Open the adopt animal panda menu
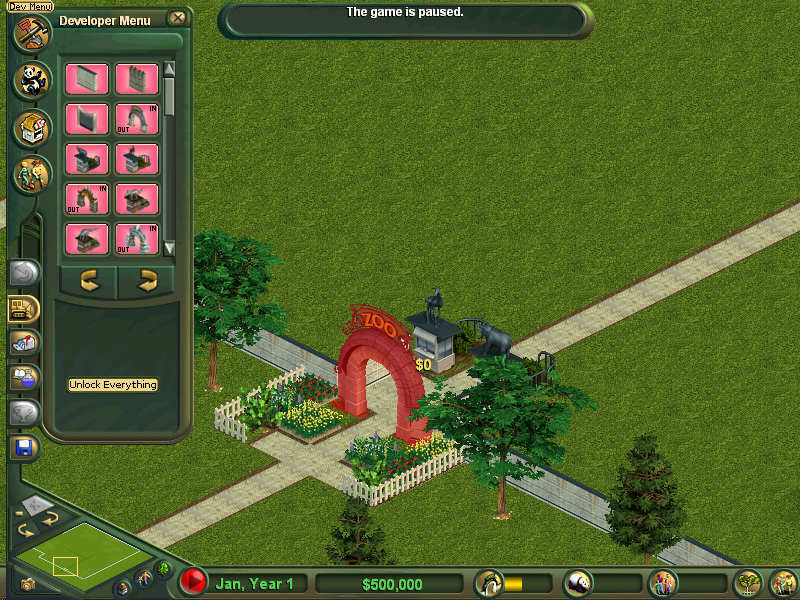 point(31,80)
